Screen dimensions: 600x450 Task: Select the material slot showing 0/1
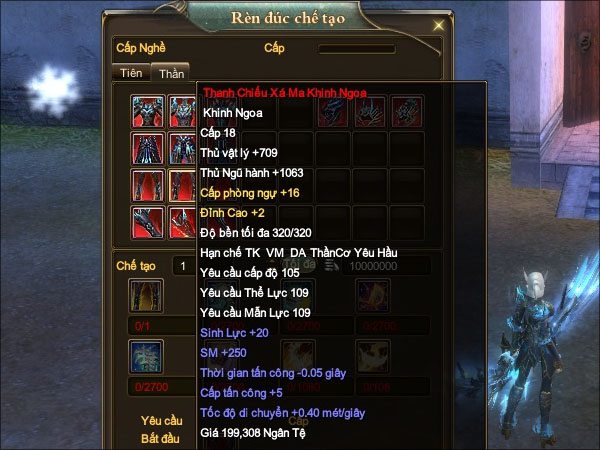tap(147, 298)
